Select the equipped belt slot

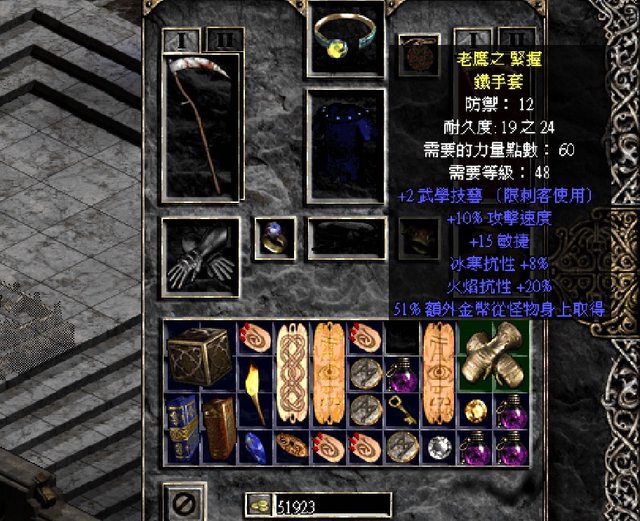click(x=346, y=239)
